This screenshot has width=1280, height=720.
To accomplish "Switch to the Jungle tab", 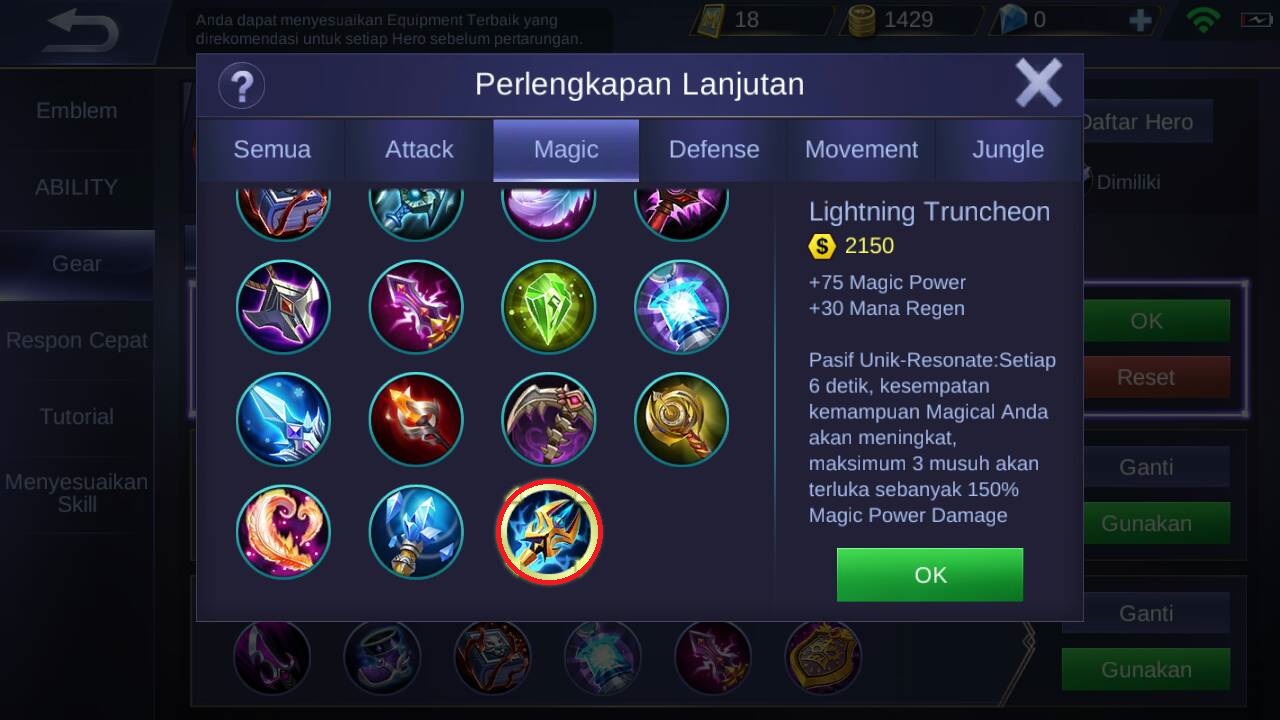I will click(x=1008, y=150).
